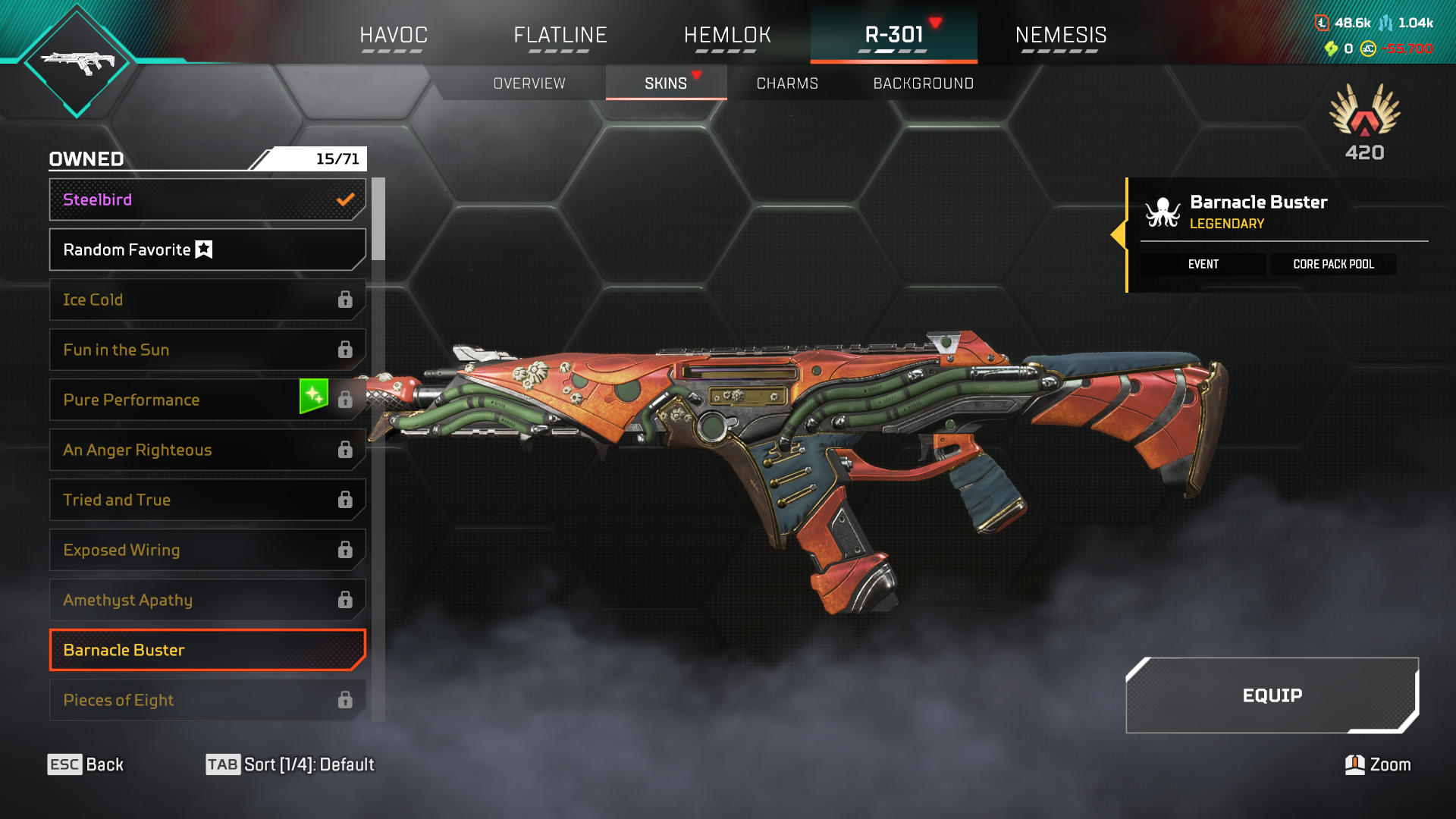The image size is (1456, 819).
Task: Select the FLATLINE weapon tab
Action: 560,35
